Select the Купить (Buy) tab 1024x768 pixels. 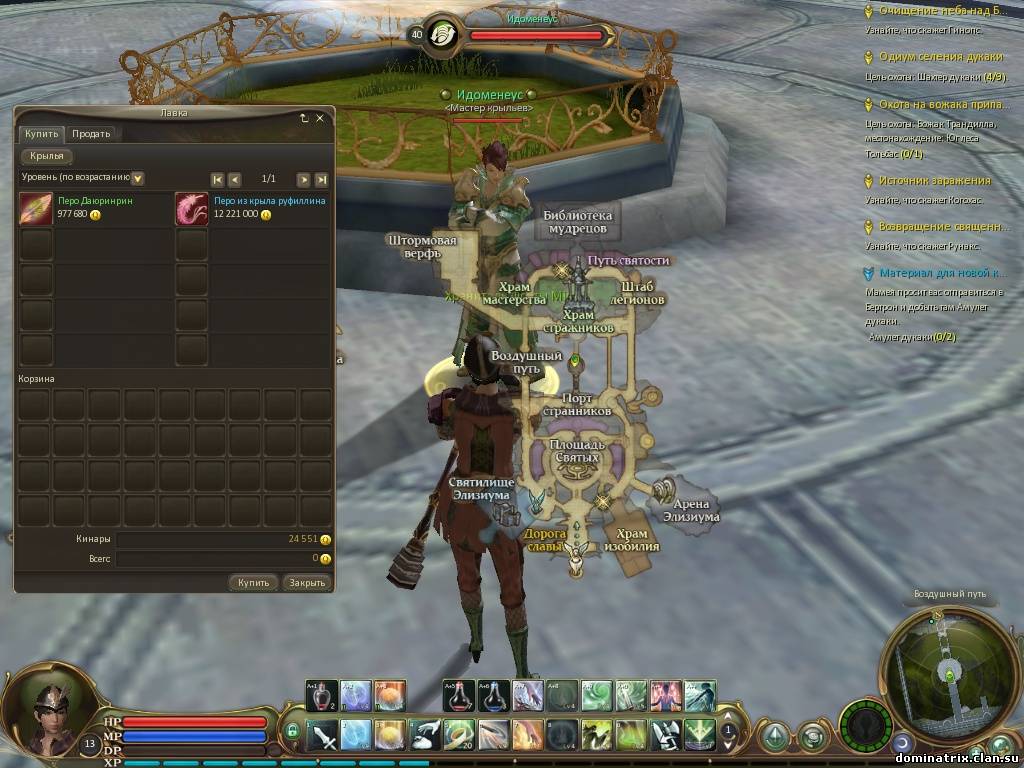(41, 134)
